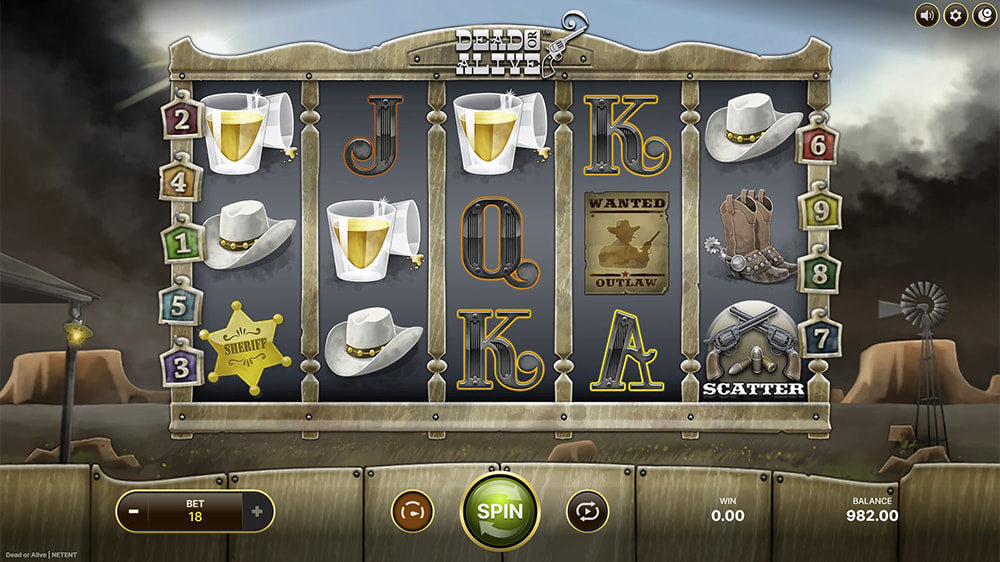Highlight payline marker 8
The image size is (1000, 562).
click(819, 272)
